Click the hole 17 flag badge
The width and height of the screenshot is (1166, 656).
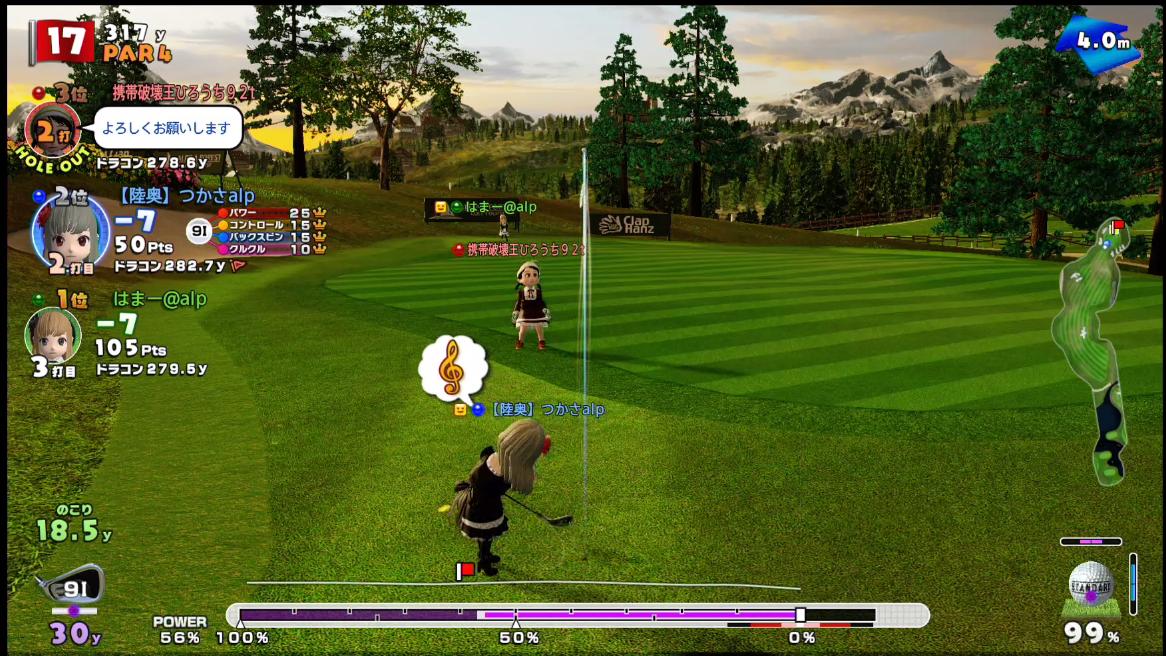coord(62,43)
